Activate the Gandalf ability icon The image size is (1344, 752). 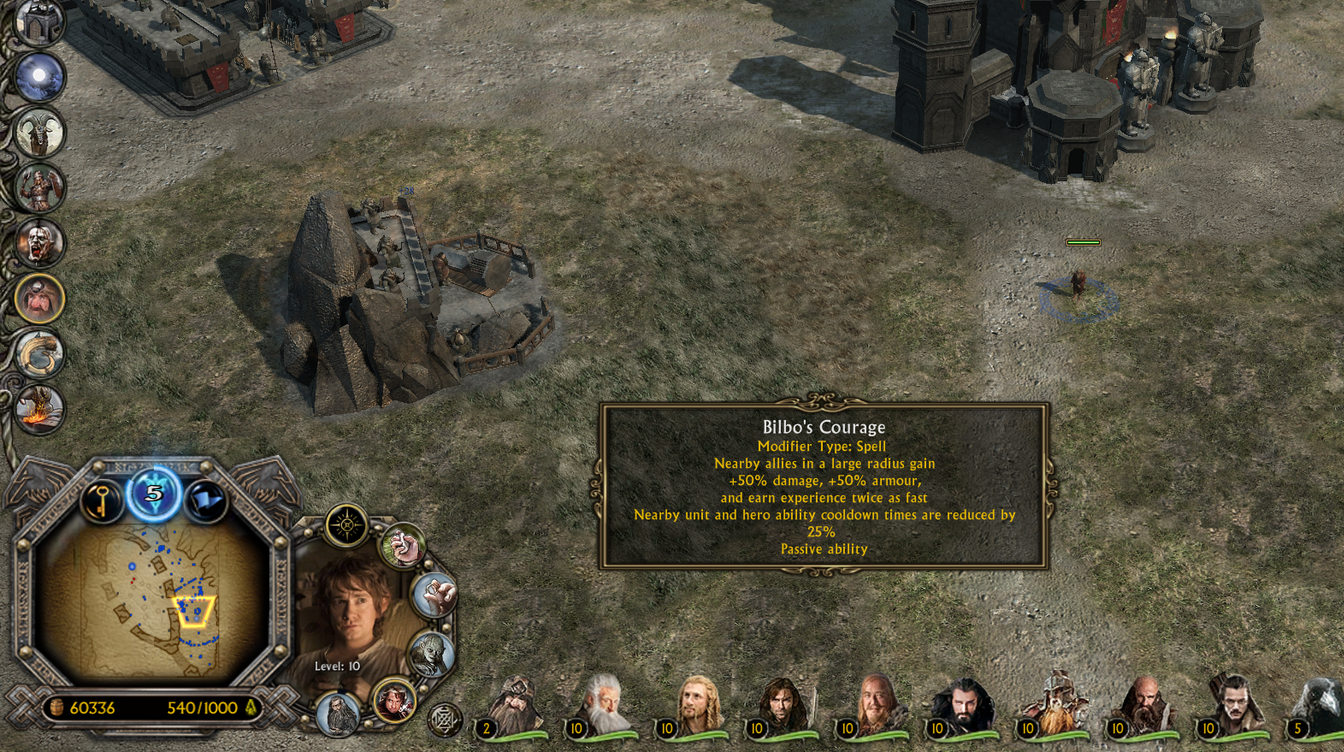click(x=338, y=714)
